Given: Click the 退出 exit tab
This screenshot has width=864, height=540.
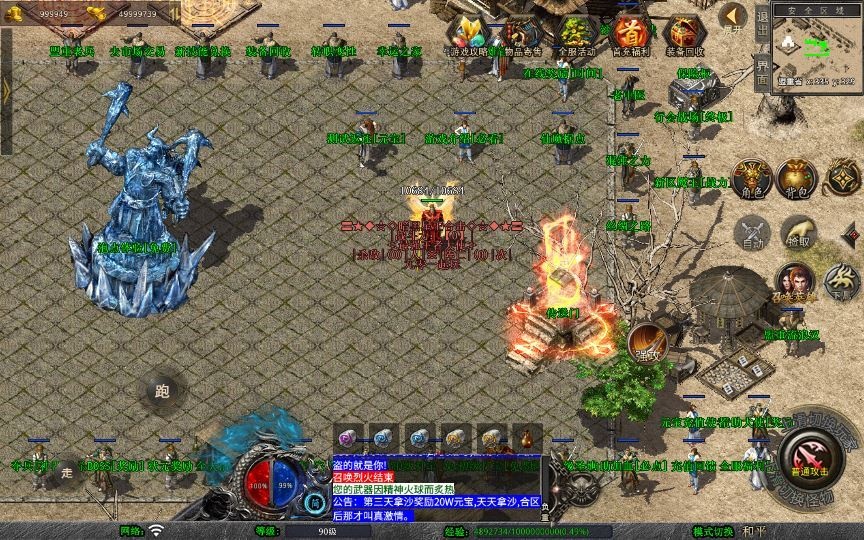Looking at the screenshot, I should tap(762, 22).
